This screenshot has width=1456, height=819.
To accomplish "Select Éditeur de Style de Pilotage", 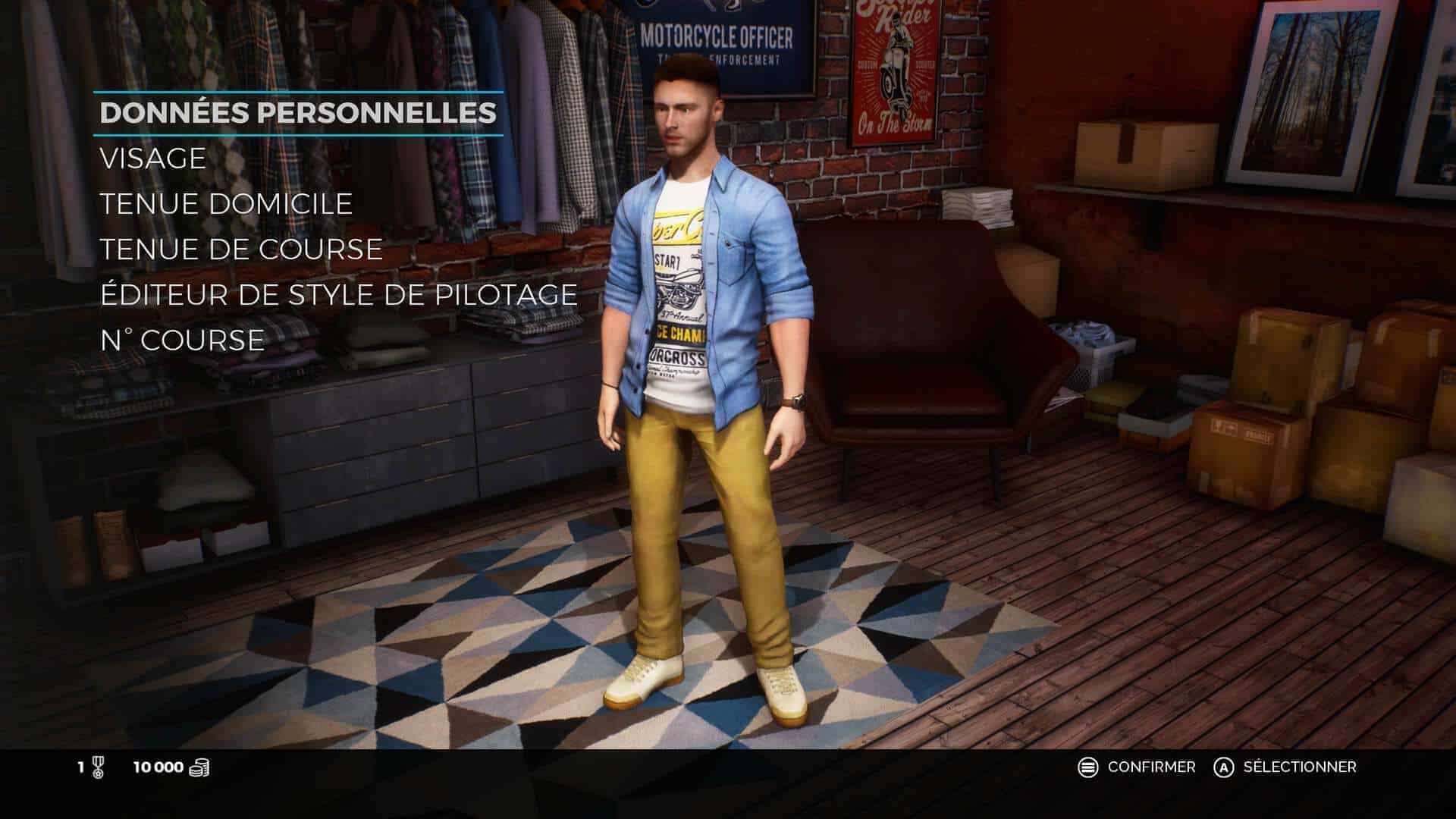I will pos(338,295).
